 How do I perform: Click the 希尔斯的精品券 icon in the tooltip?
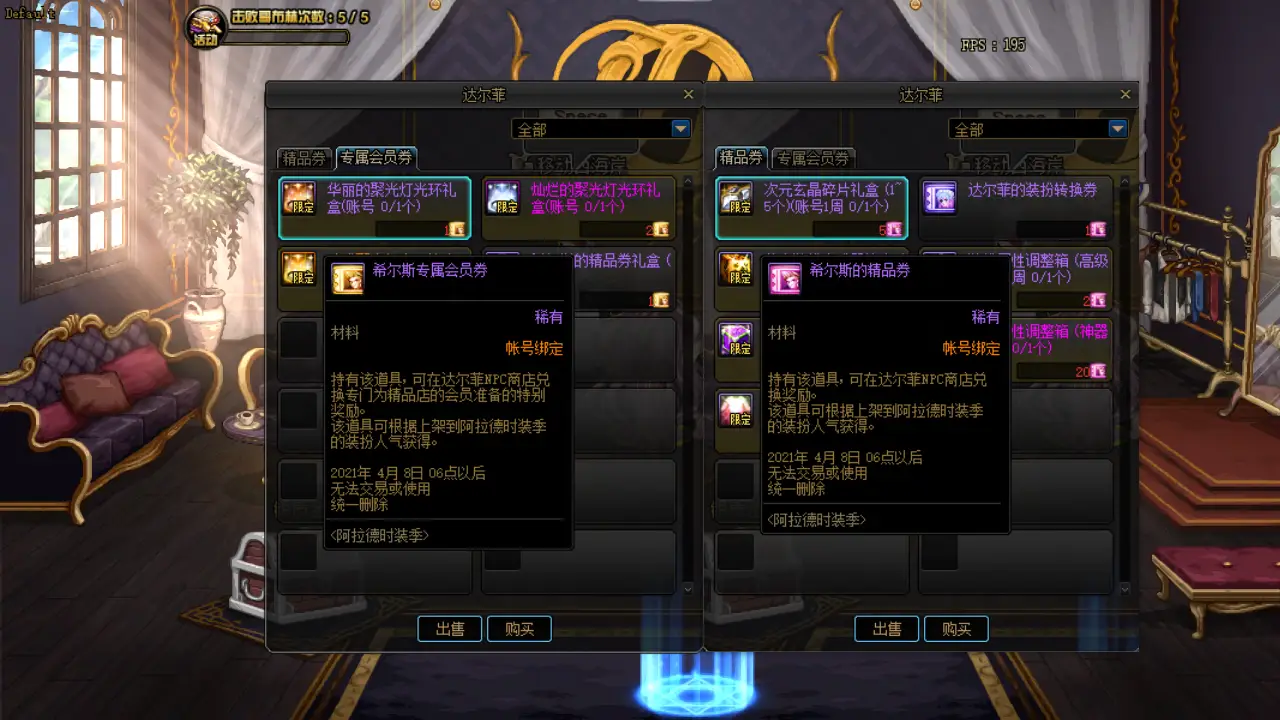(784, 279)
